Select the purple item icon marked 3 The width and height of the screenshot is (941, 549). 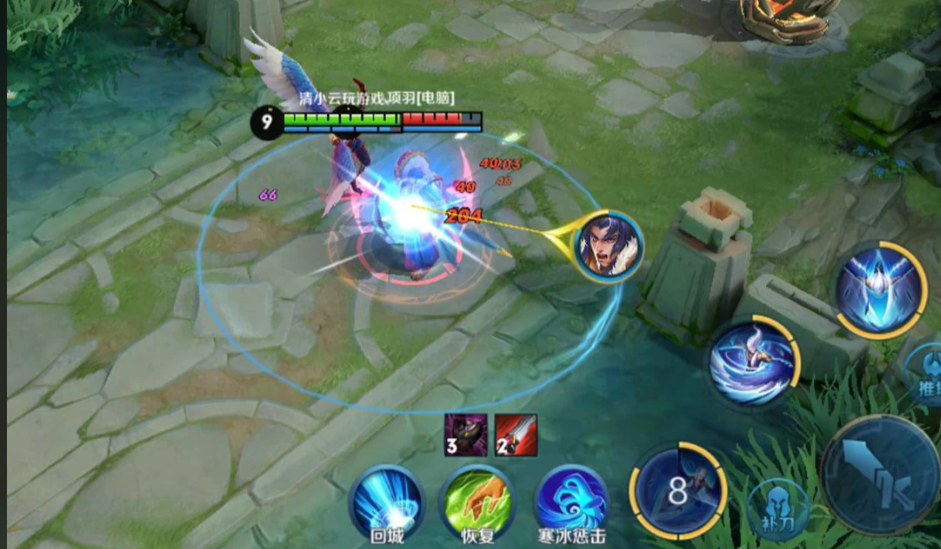point(466,435)
